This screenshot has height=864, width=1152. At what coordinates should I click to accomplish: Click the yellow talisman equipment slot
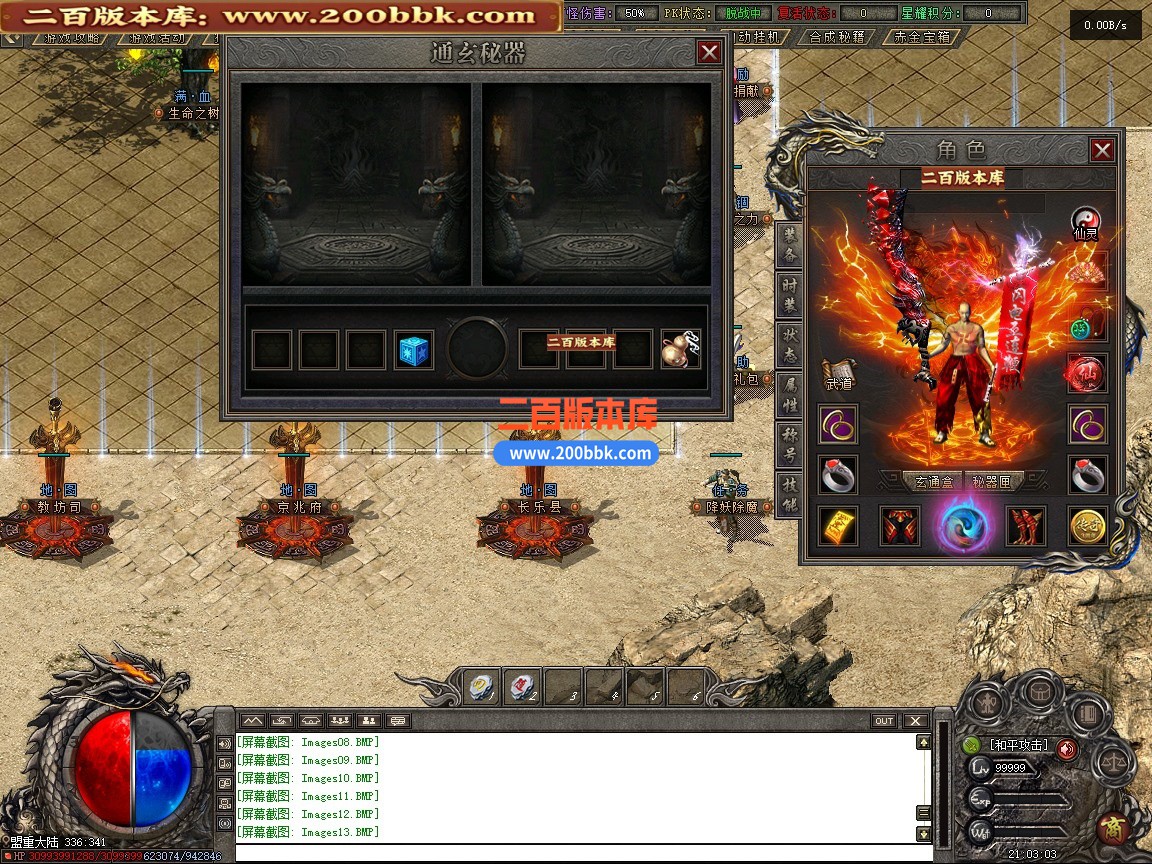(838, 526)
